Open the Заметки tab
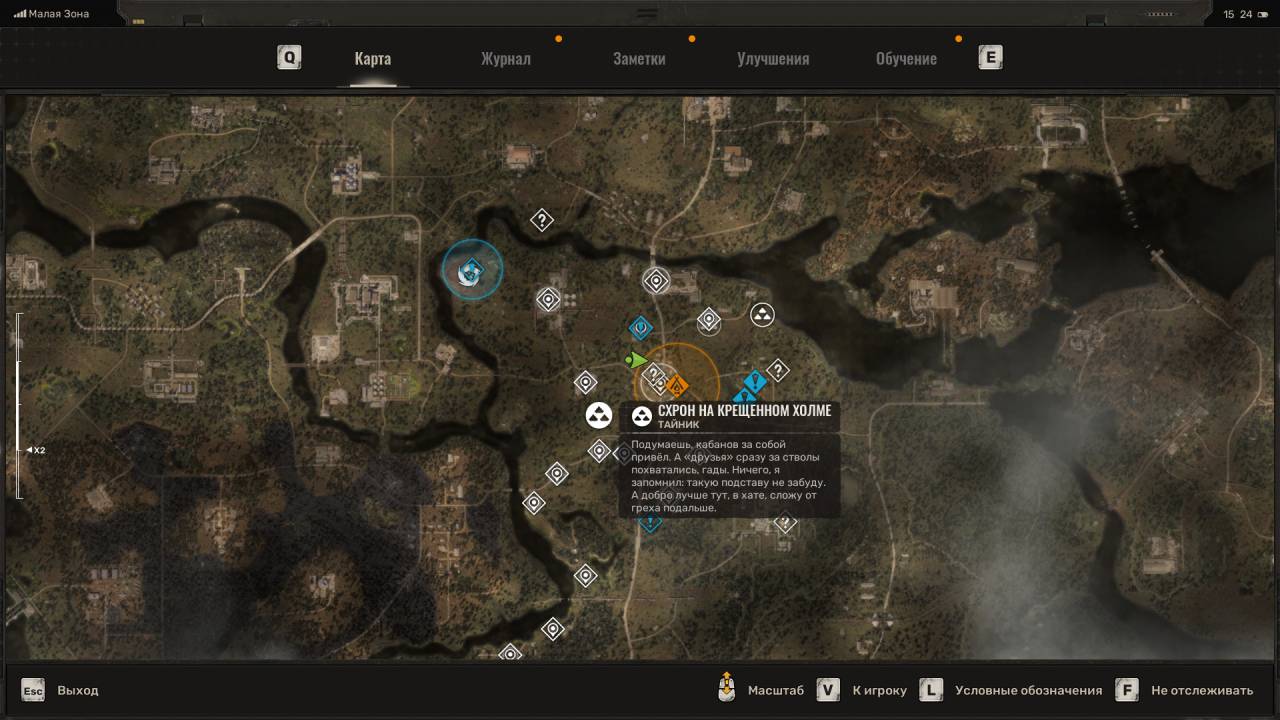 pyautogui.click(x=639, y=58)
